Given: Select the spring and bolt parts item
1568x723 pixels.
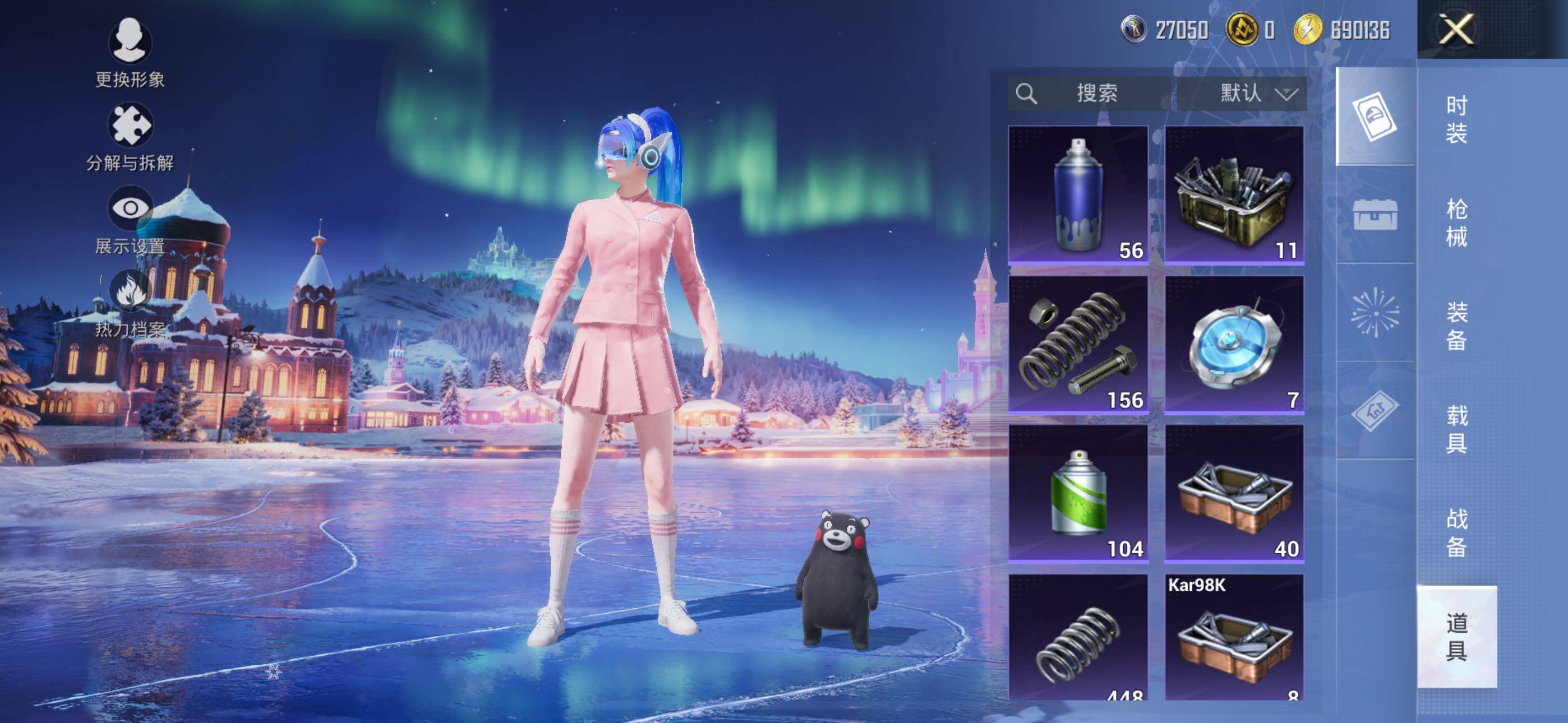Looking at the screenshot, I should point(1078,345).
